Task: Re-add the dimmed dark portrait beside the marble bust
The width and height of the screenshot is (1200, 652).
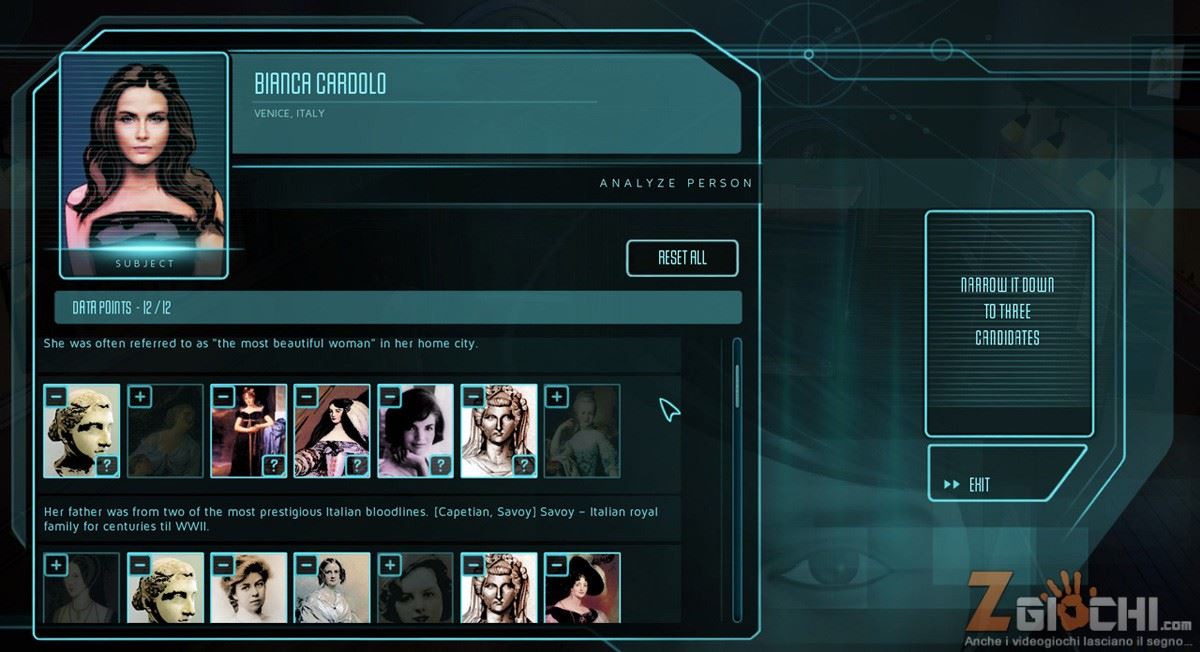Action: [x=141, y=397]
